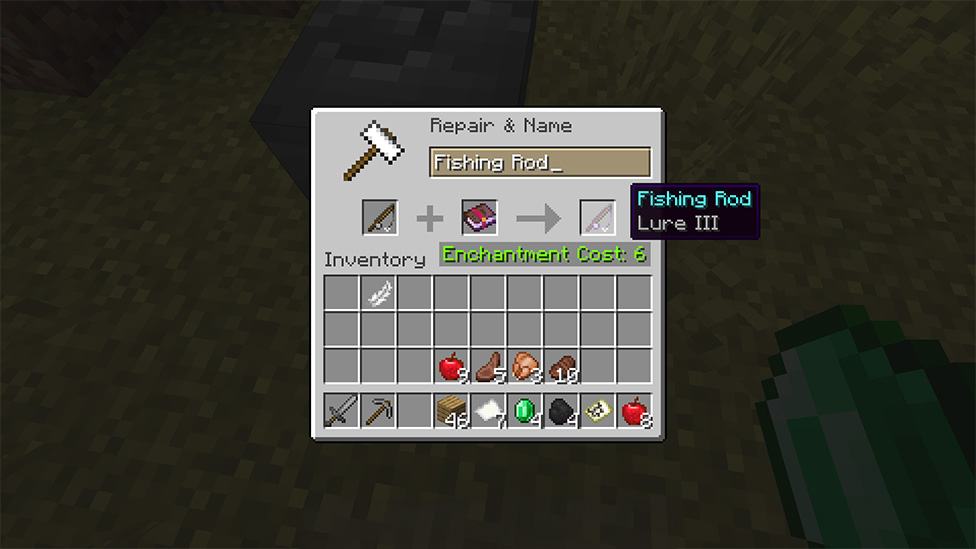The image size is (976, 549).
Task: Choose the sword in the hotbar
Action: pos(341,411)
